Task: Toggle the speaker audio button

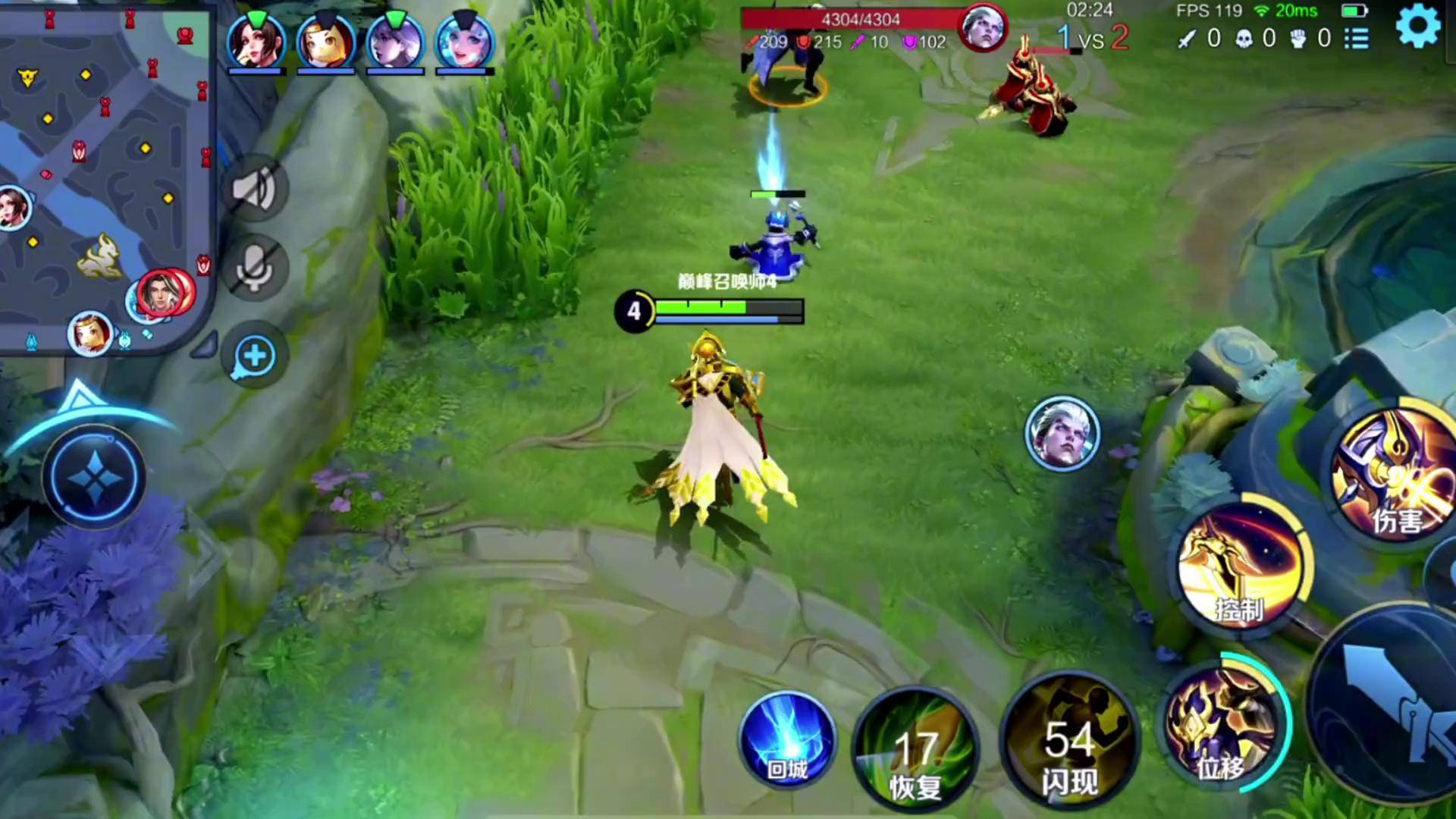Action: click(x=255, y=189)
